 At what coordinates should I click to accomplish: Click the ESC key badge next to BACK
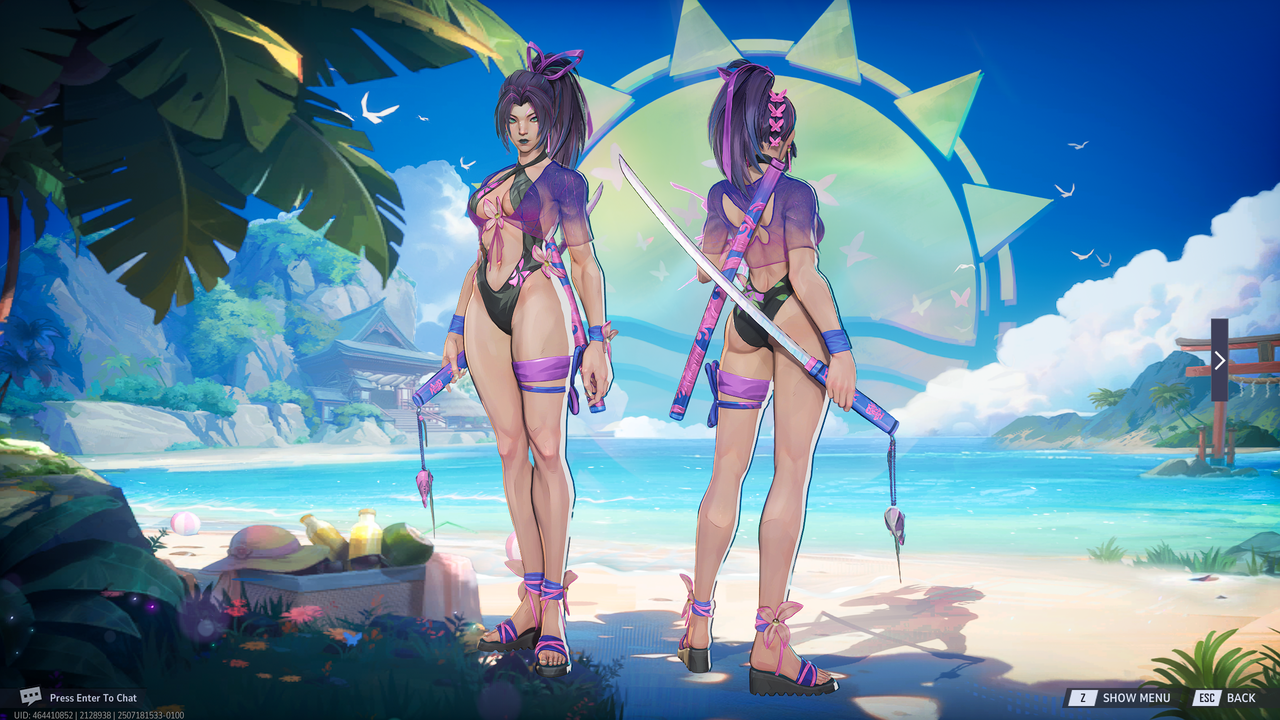[x=1206, y=696]
